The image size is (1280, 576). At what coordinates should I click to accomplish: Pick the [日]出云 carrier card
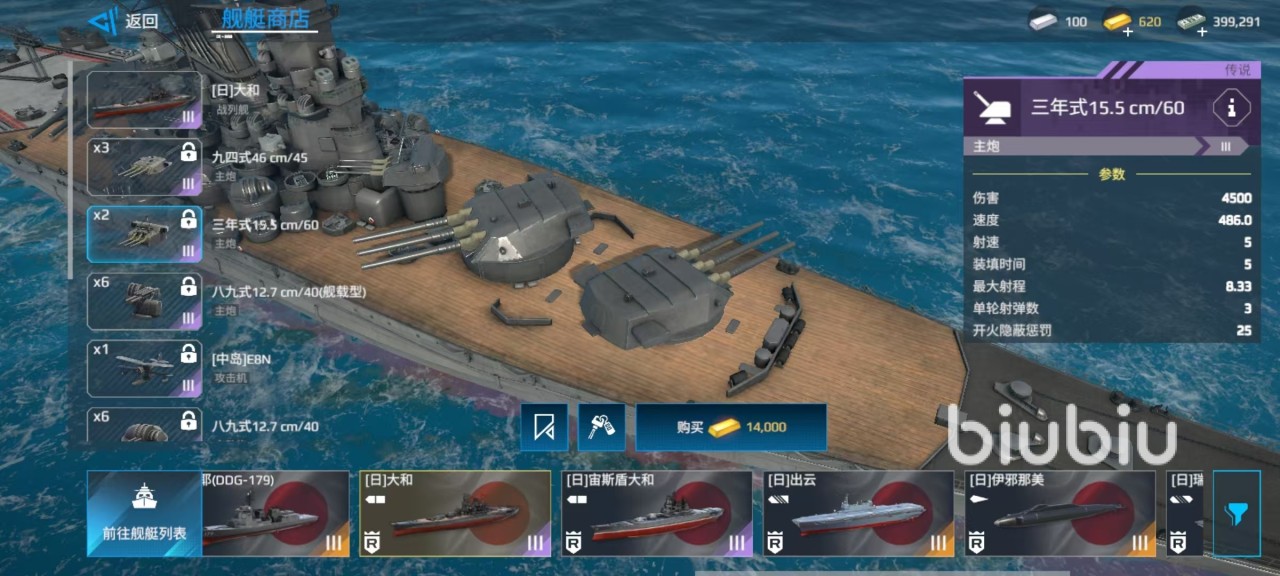858,513
